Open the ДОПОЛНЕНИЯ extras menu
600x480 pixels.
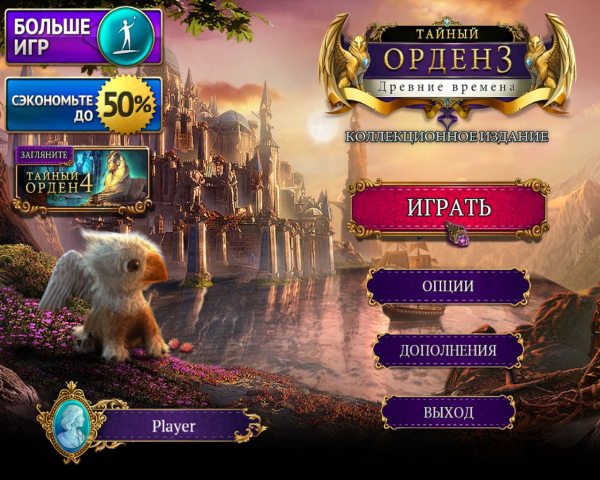(448, 350)
